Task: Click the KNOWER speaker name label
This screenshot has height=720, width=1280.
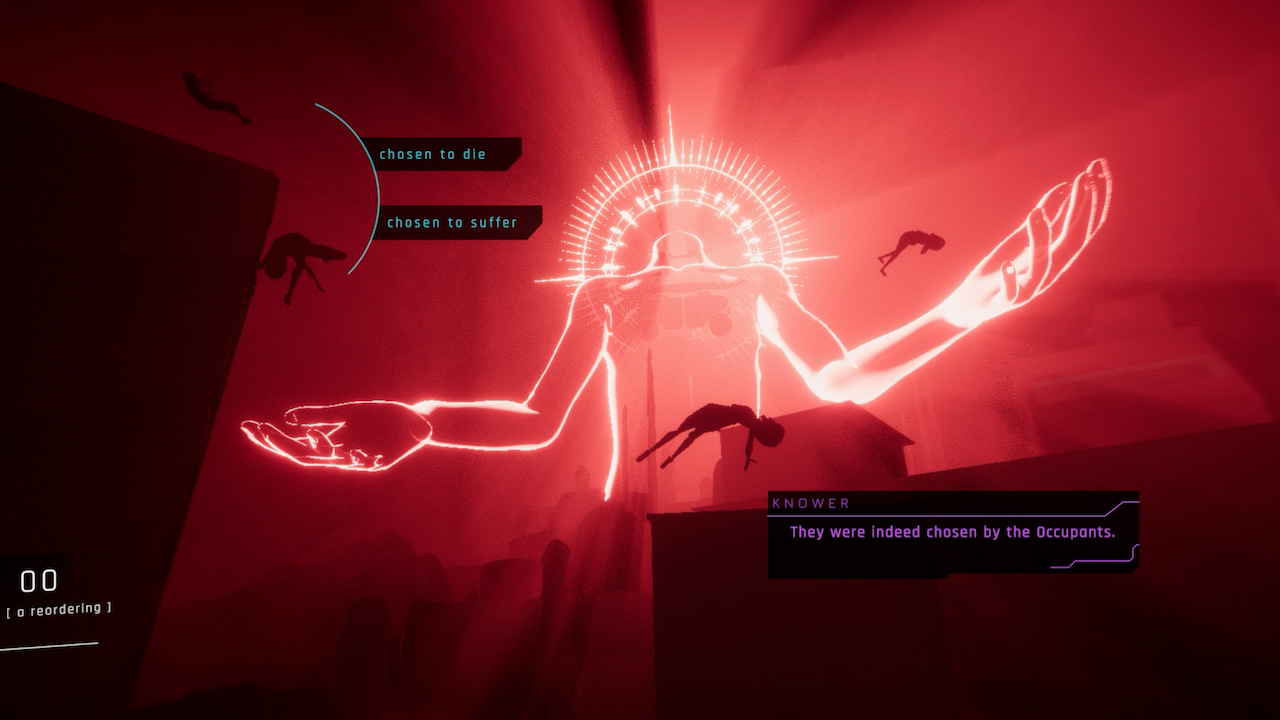Action: [810, 503]
